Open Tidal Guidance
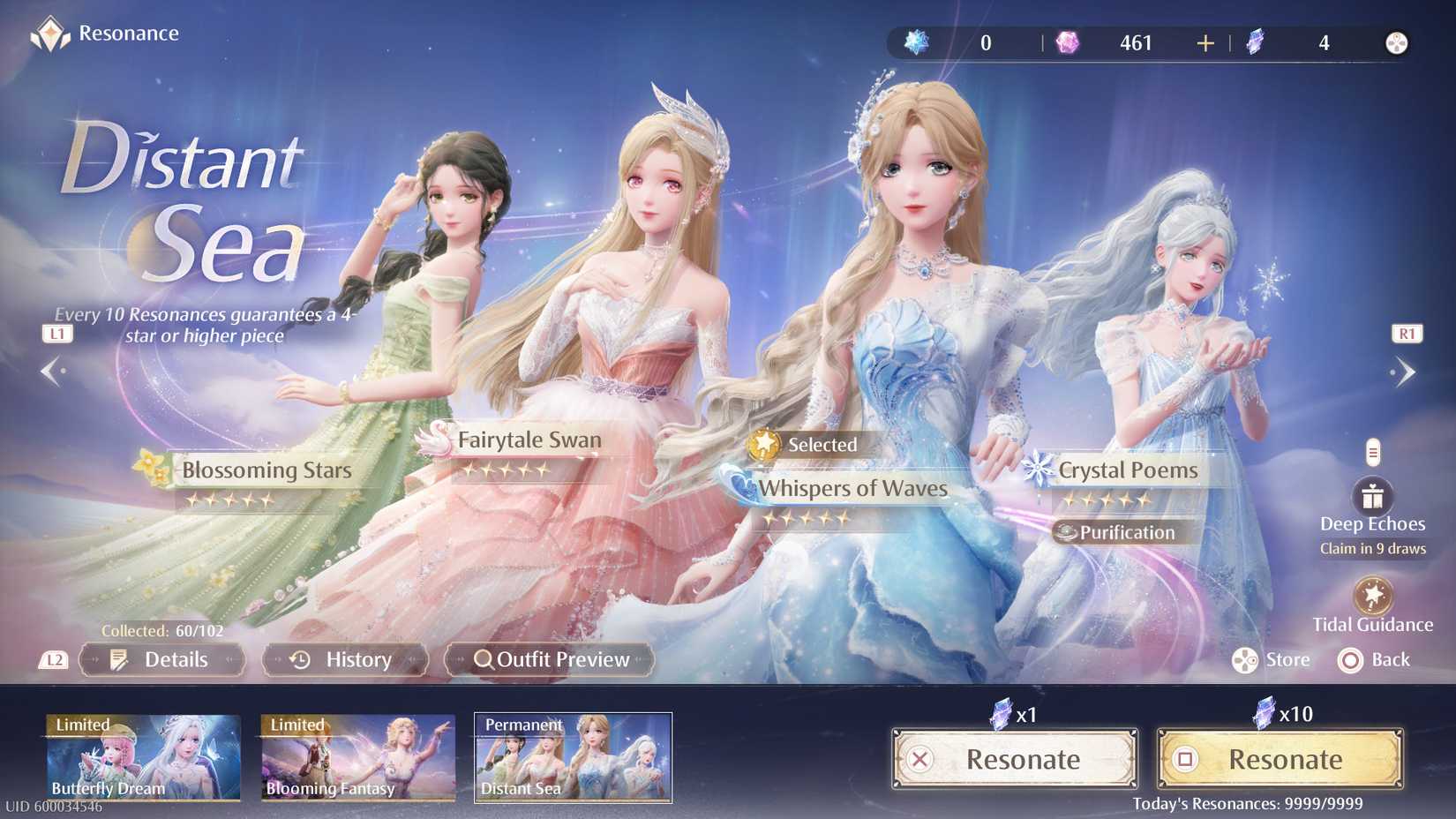 [1373, 593]
